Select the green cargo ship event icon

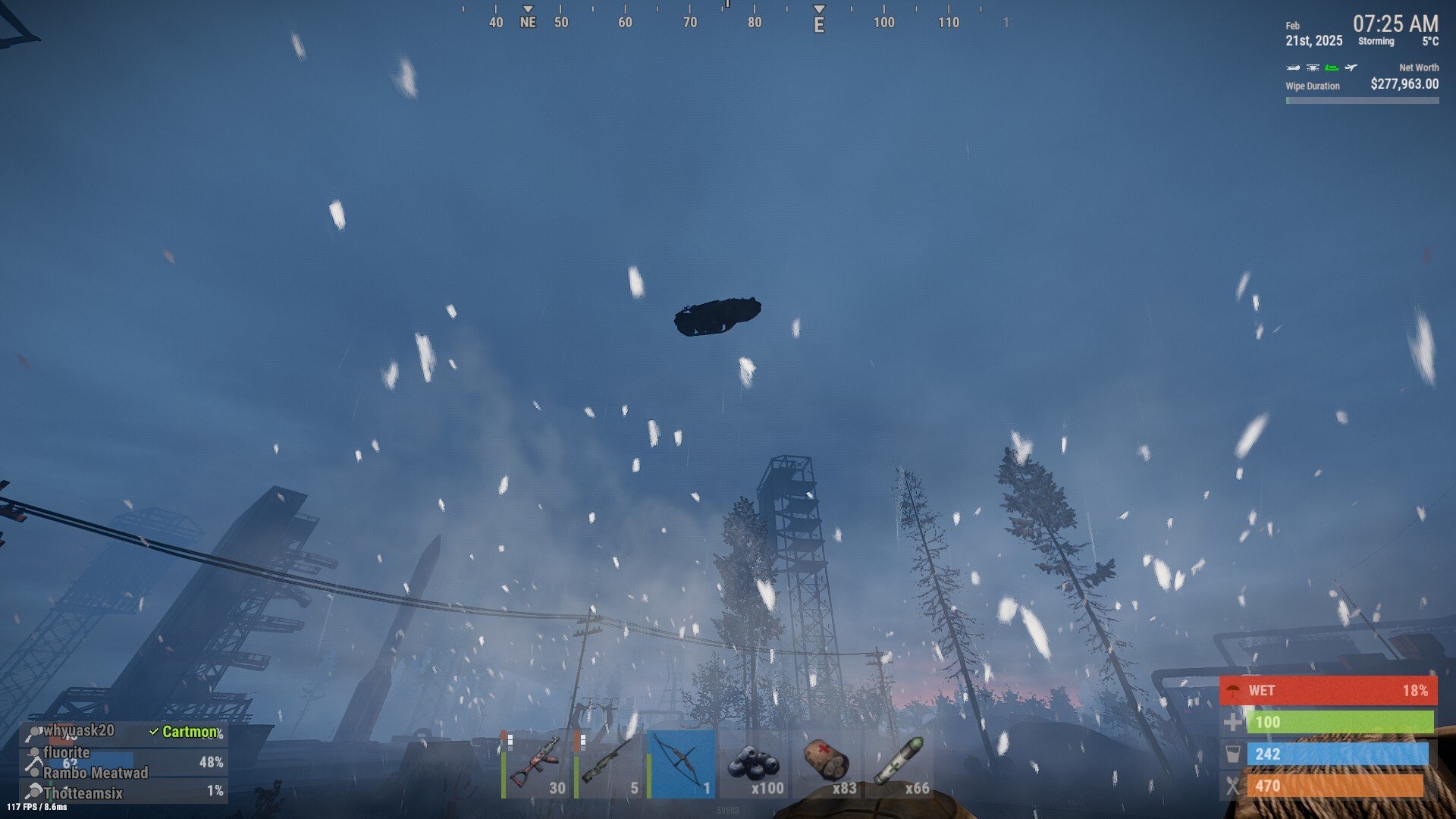(1332, 68)
